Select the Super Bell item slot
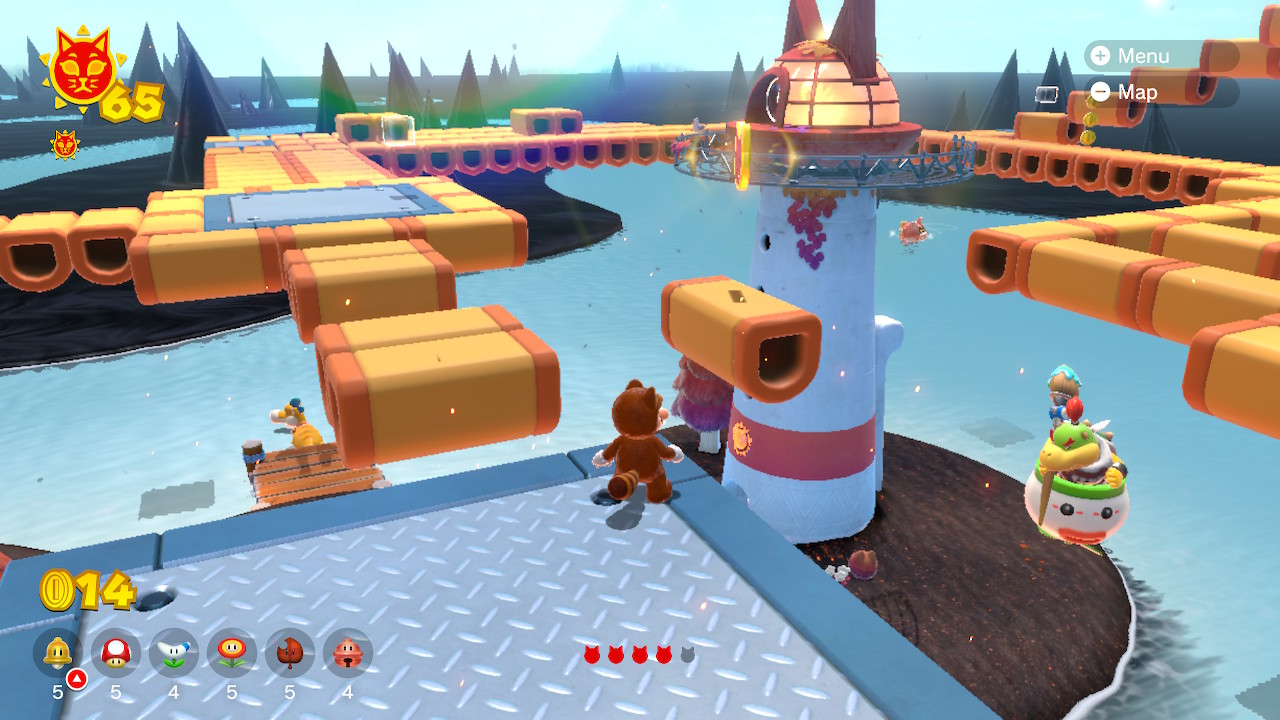This screenshot has width=1280, height=720. 58,653
